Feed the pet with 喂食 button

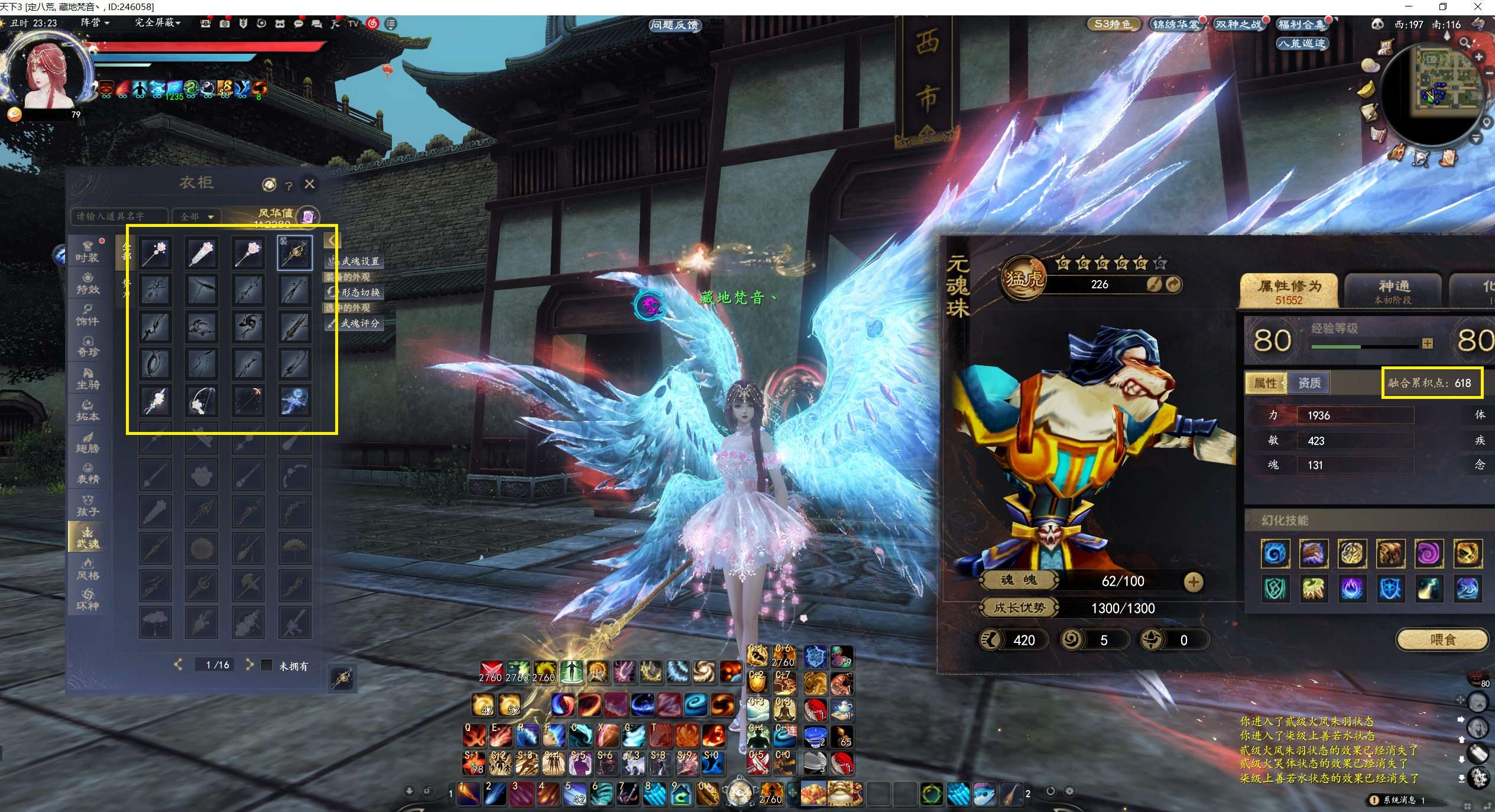point(1442,639)
